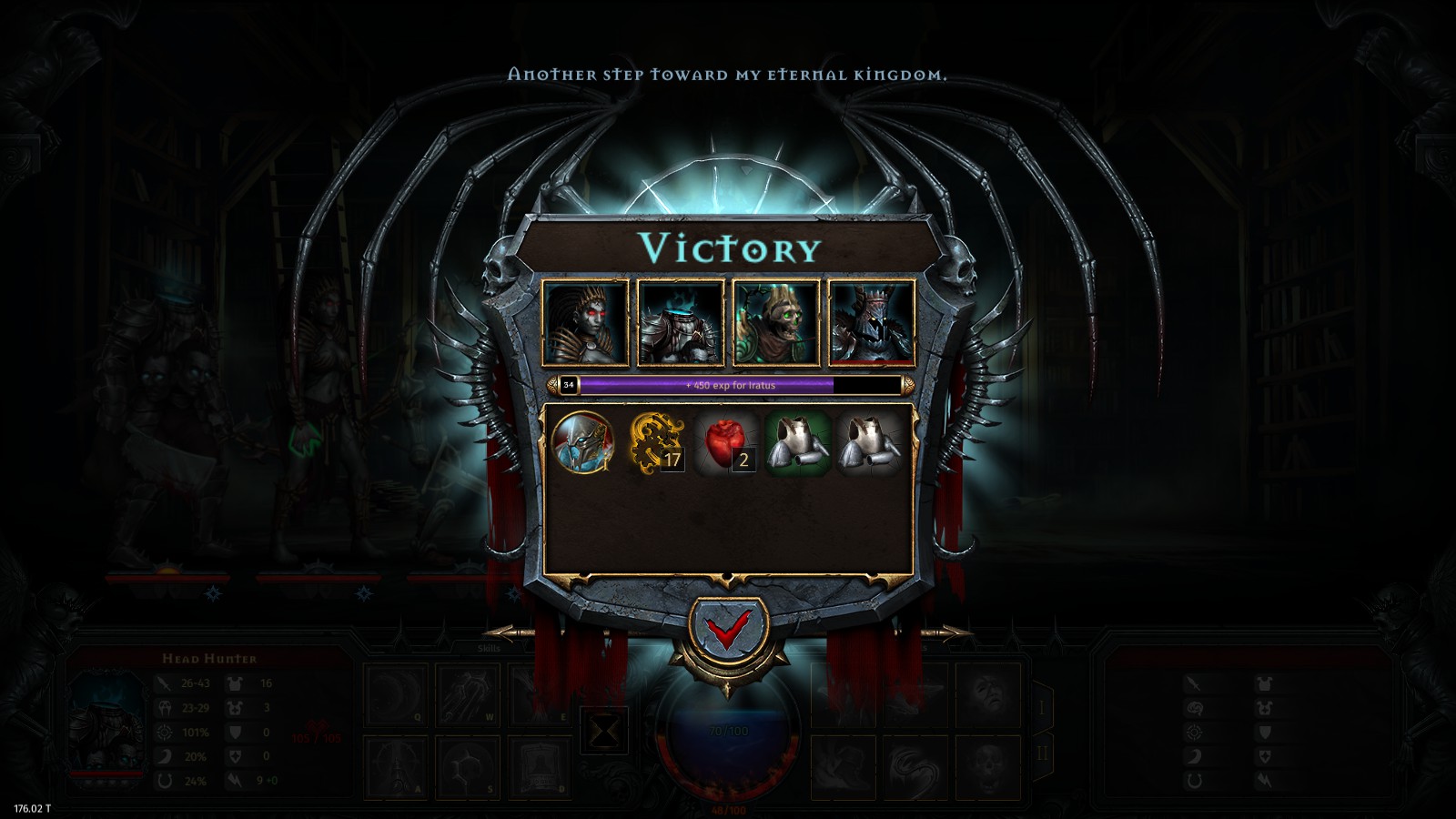Open the Skills section label

click(x=489, y=649)
